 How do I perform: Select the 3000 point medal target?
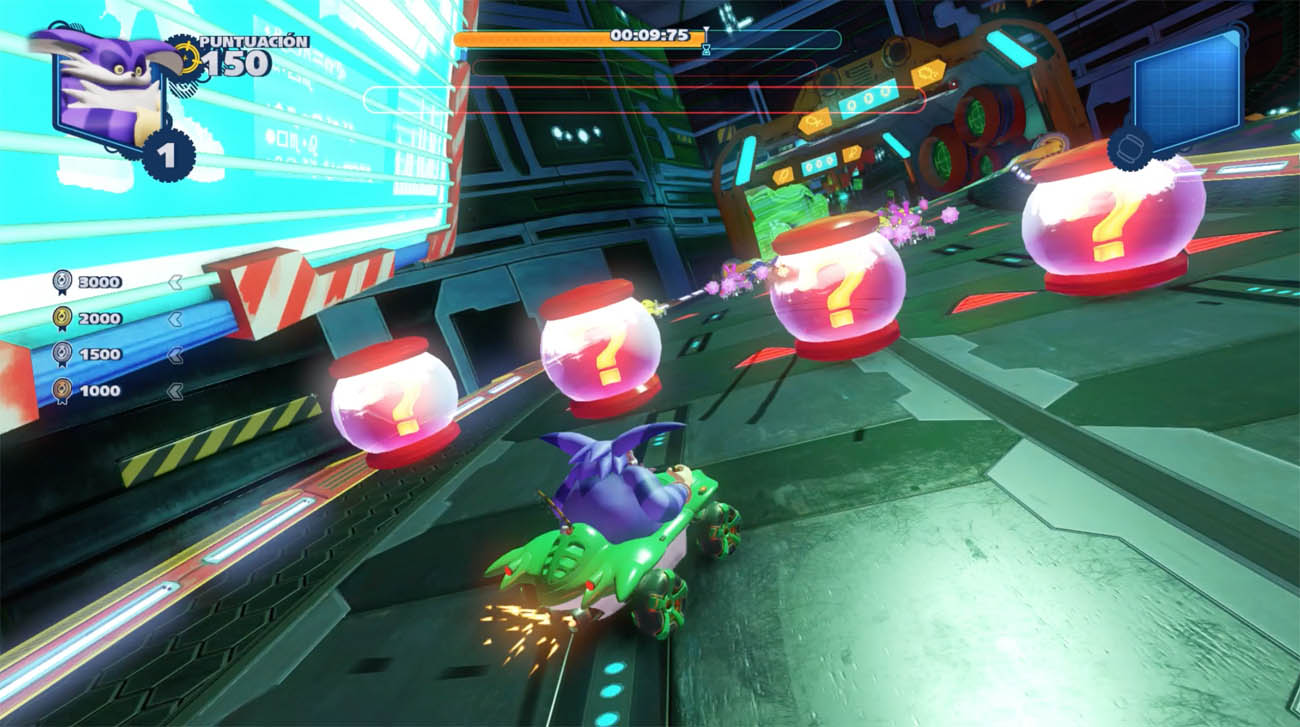tap(88, 282)
